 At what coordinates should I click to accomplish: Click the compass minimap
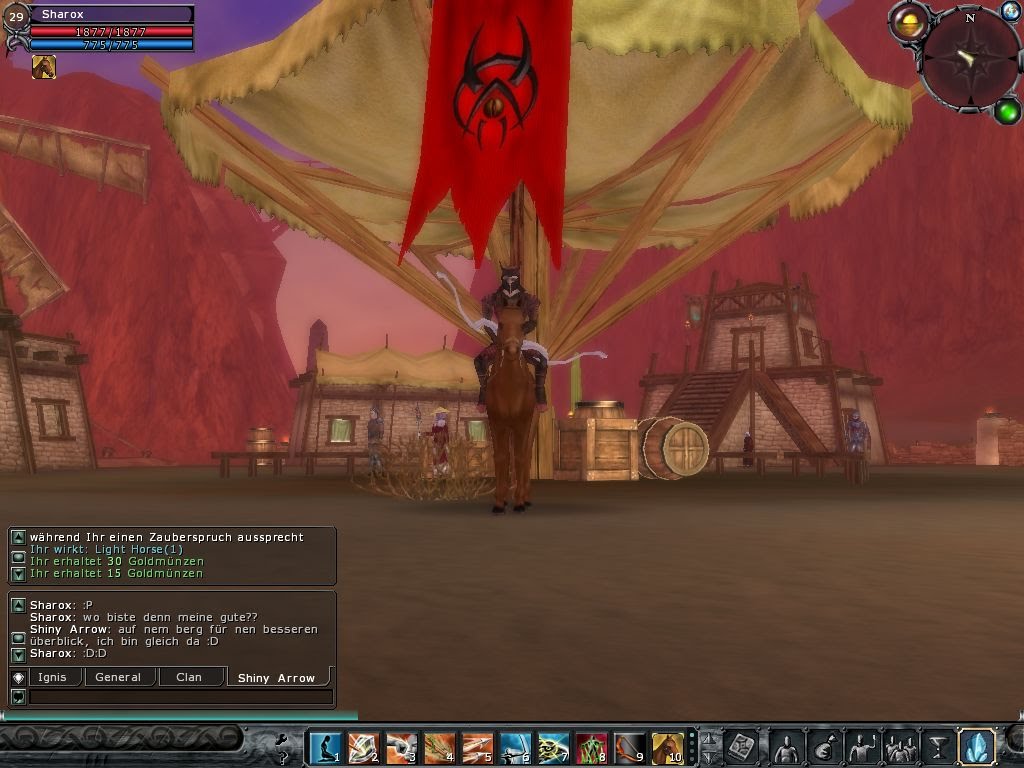pyautogui.click(x=969, y=58)
